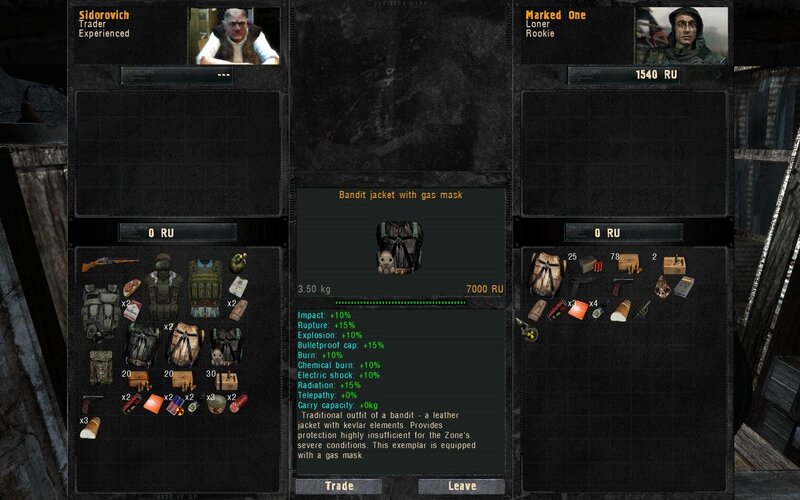This screenshot has height=500, width=800.
Task: Choose the shotgun shells box in your inventory
Action: [589, 265]
